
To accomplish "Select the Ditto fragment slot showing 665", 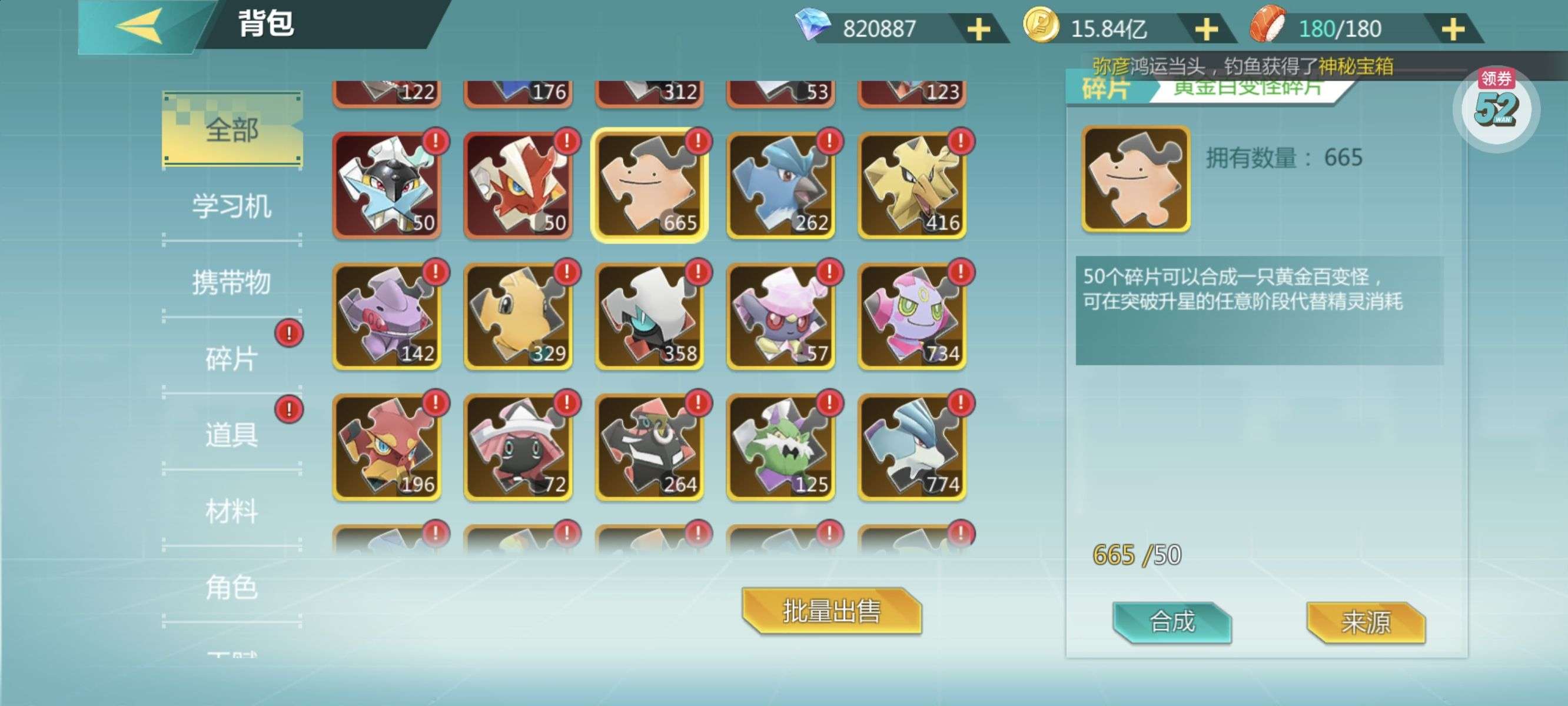I will tap(649, 185).
